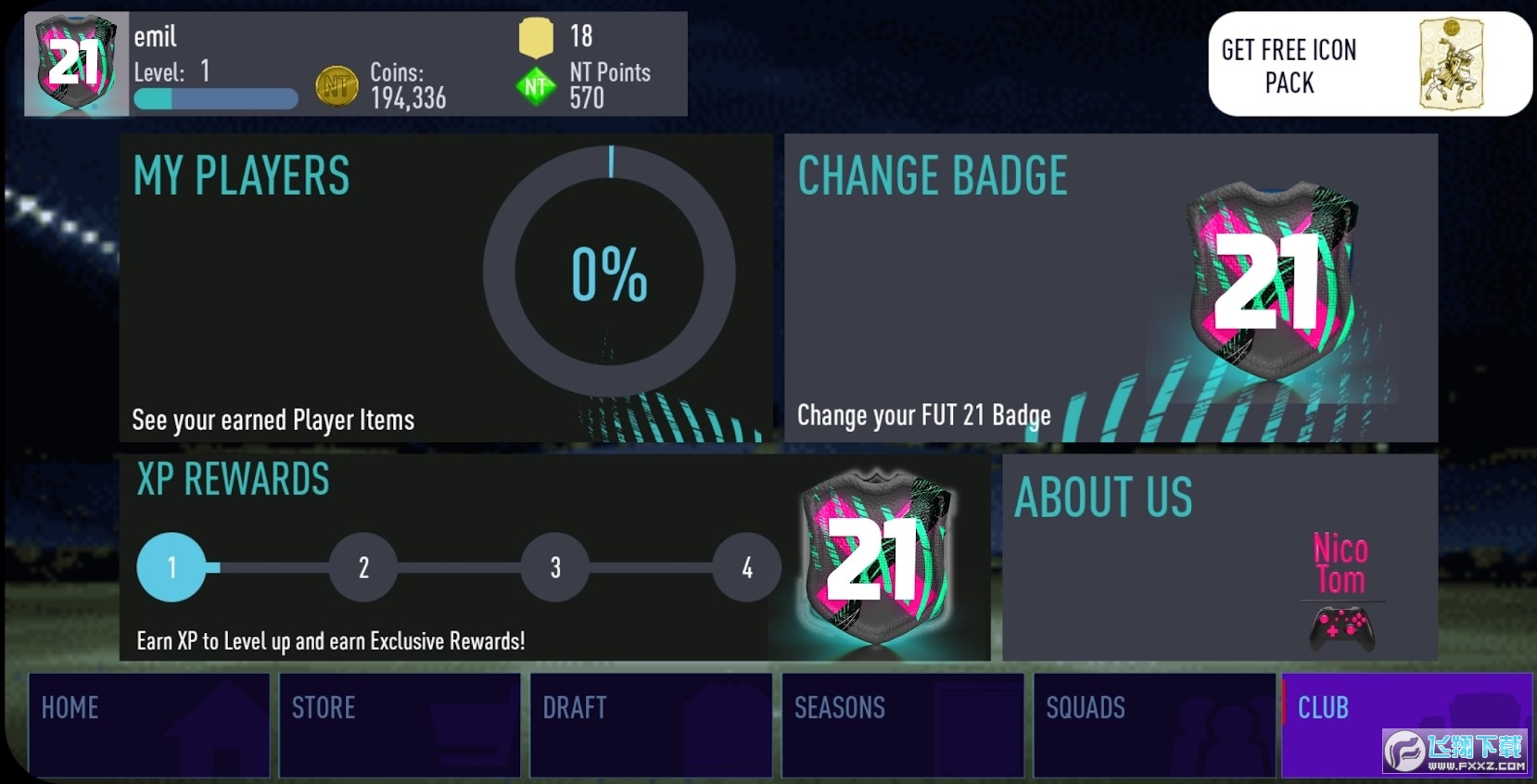This screenshot has height=784, width=1537.
Task: Open the Change Badge panel
Action: 1111,287
